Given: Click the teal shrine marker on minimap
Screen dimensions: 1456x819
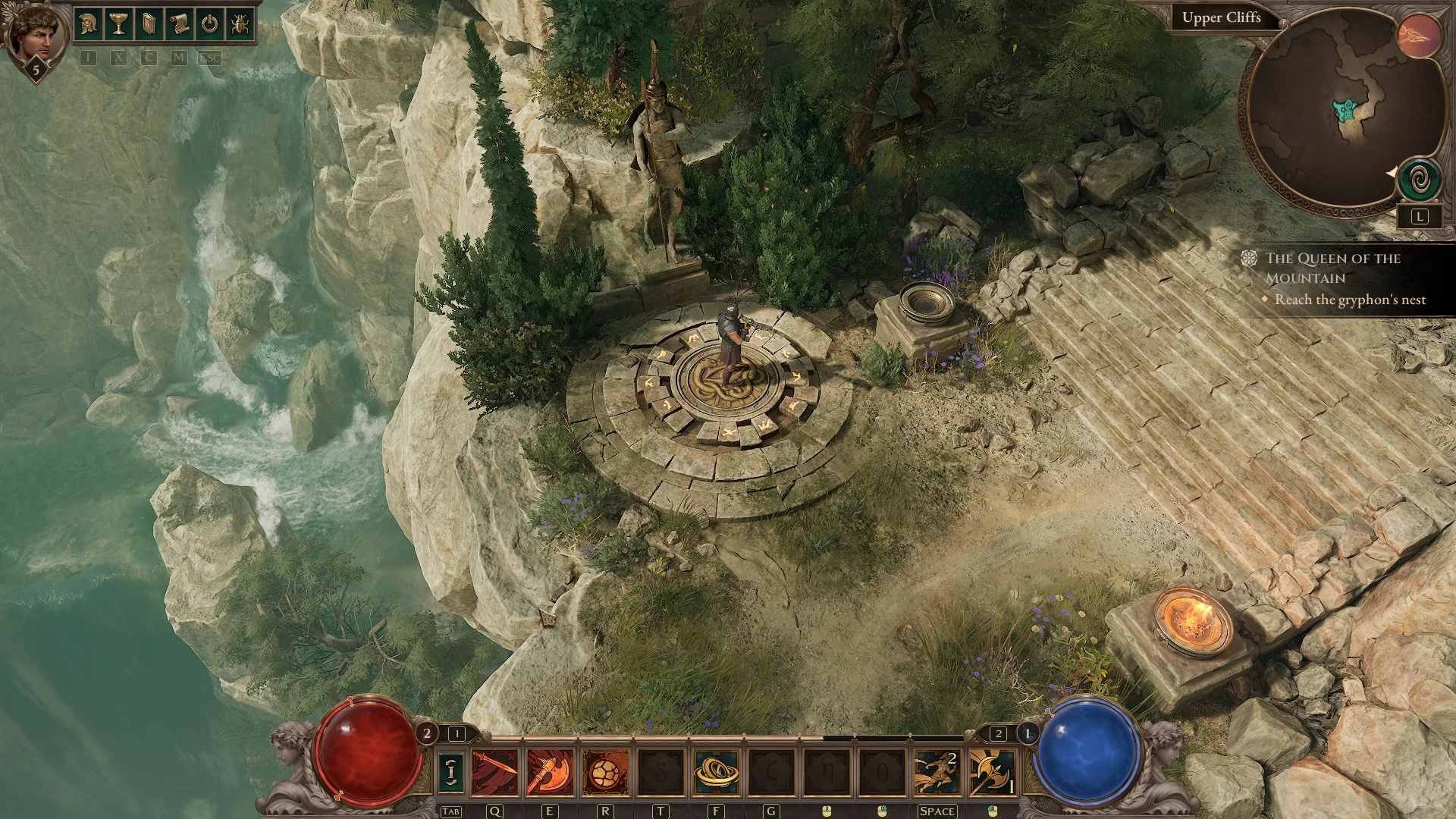Looking at the screenshot, I should click(x=1346, y=111).
